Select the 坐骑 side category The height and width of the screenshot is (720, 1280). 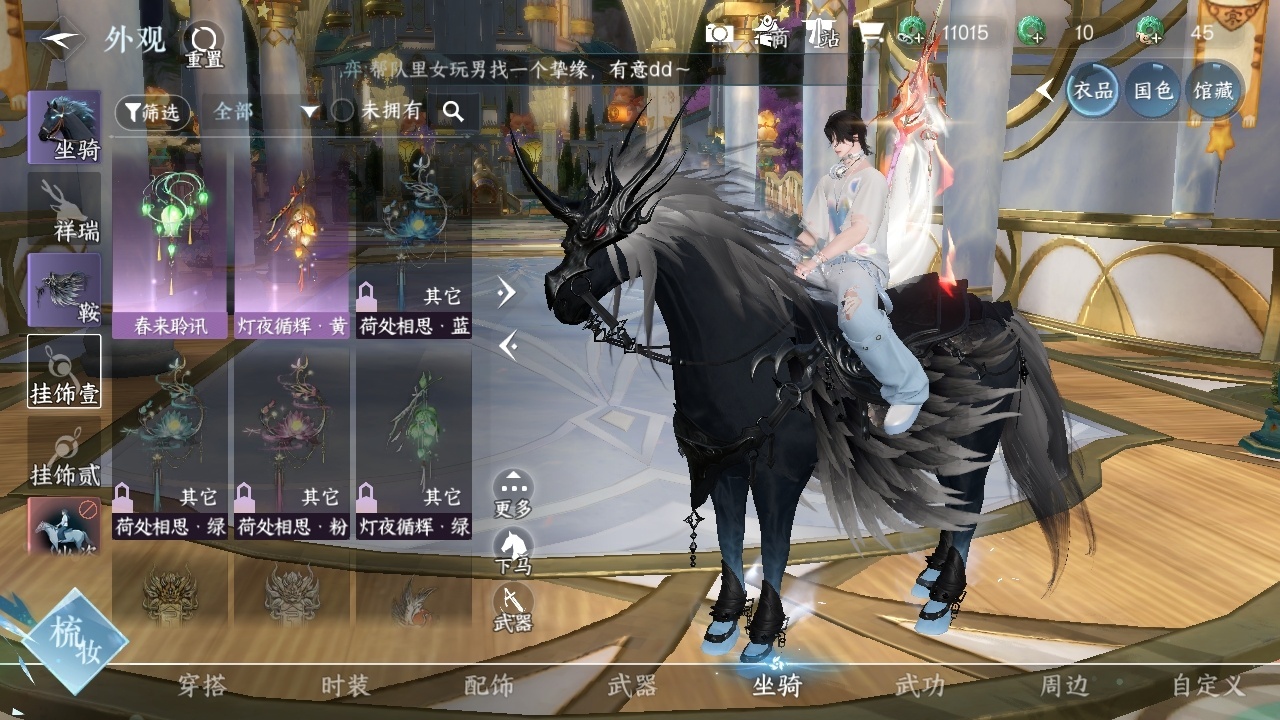click(64, 128)
